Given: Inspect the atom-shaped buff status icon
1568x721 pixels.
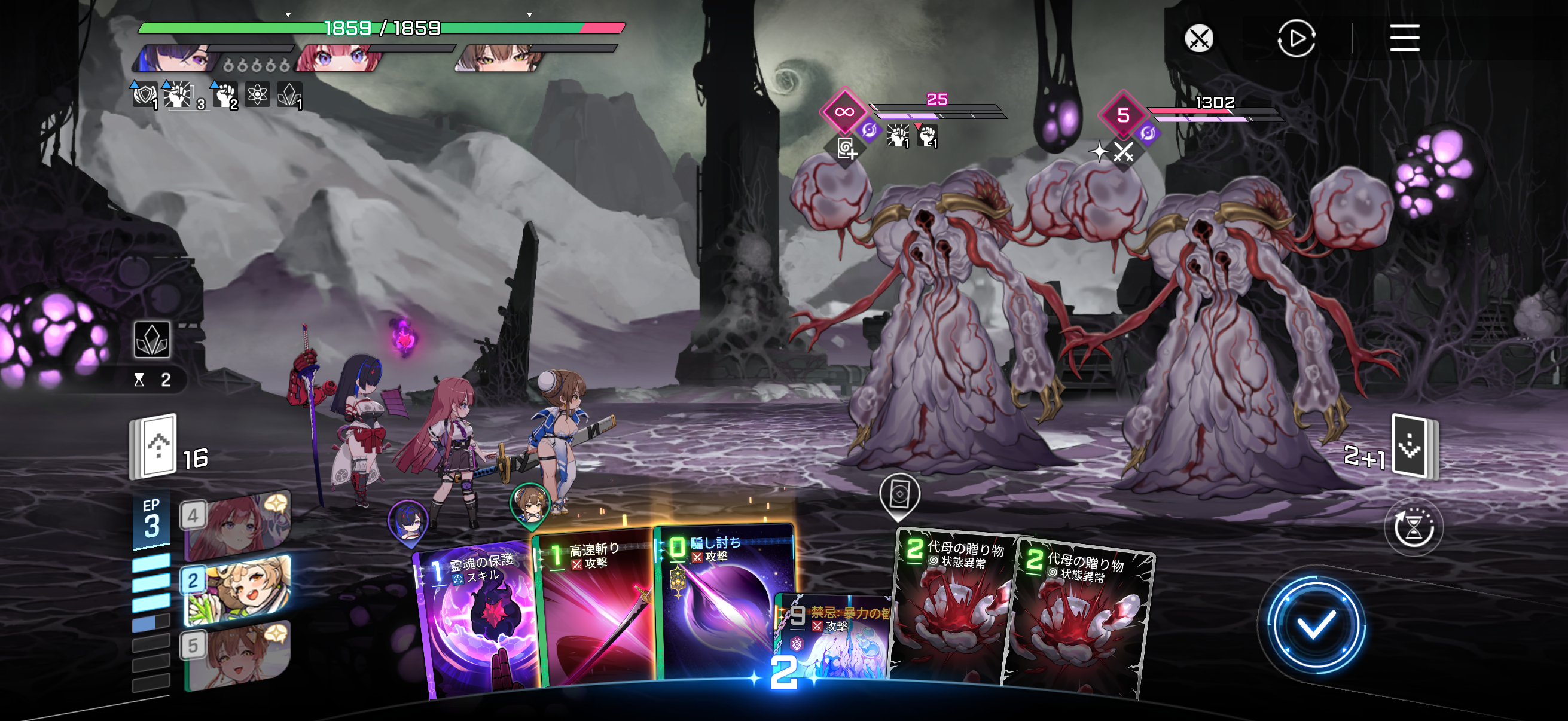Looking at the screenshot, I should (258, 94).
